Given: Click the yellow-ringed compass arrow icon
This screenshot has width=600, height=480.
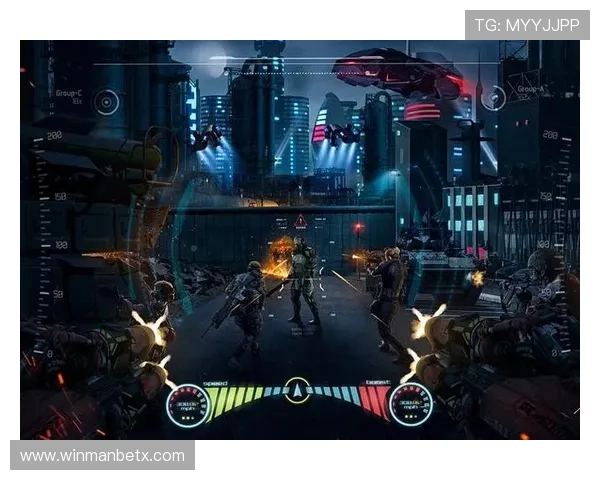Looking at the screenshot, I should pos(297,389).
